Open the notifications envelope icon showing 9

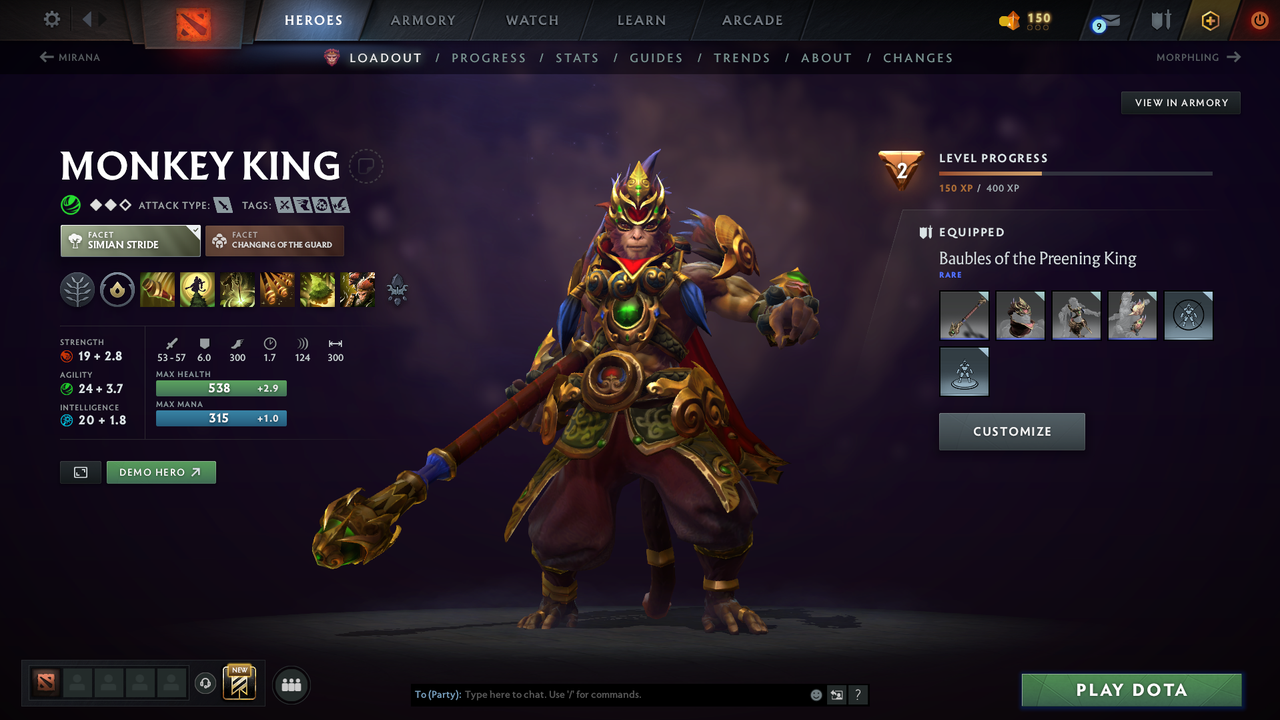pyautogui.click(x=1104, y=20)
